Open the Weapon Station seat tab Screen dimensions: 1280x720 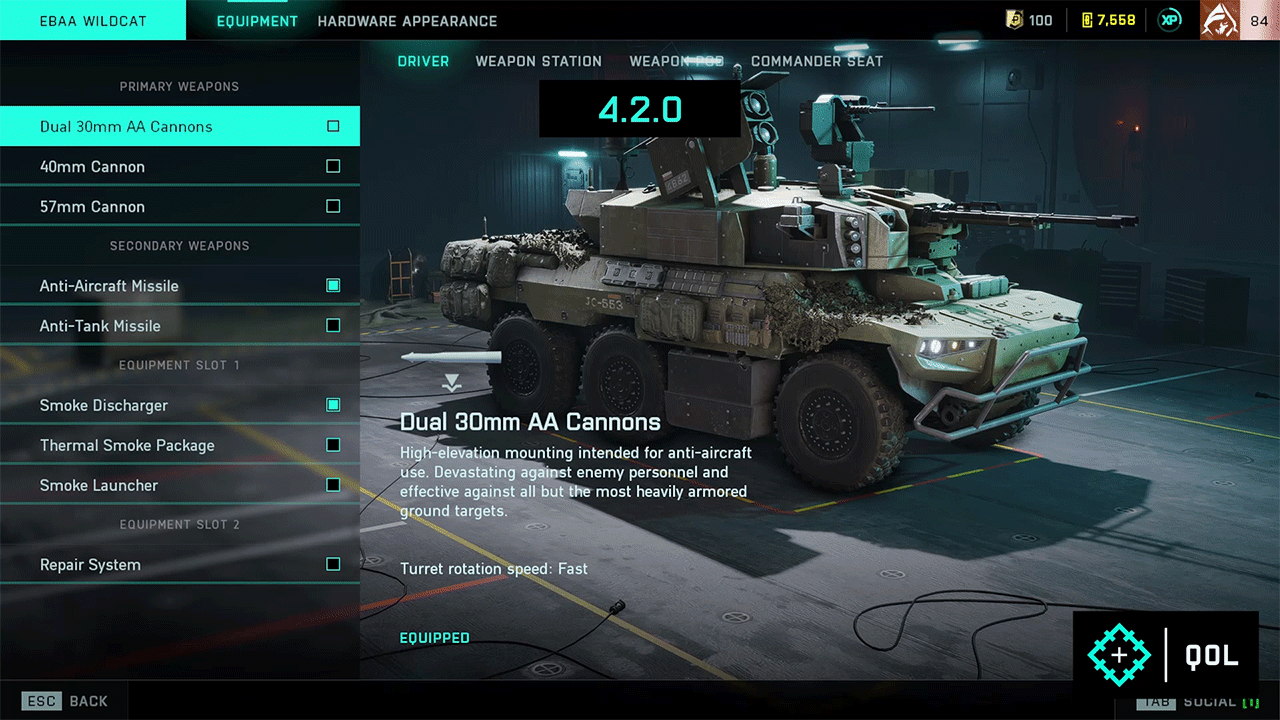tap(538, 61)
